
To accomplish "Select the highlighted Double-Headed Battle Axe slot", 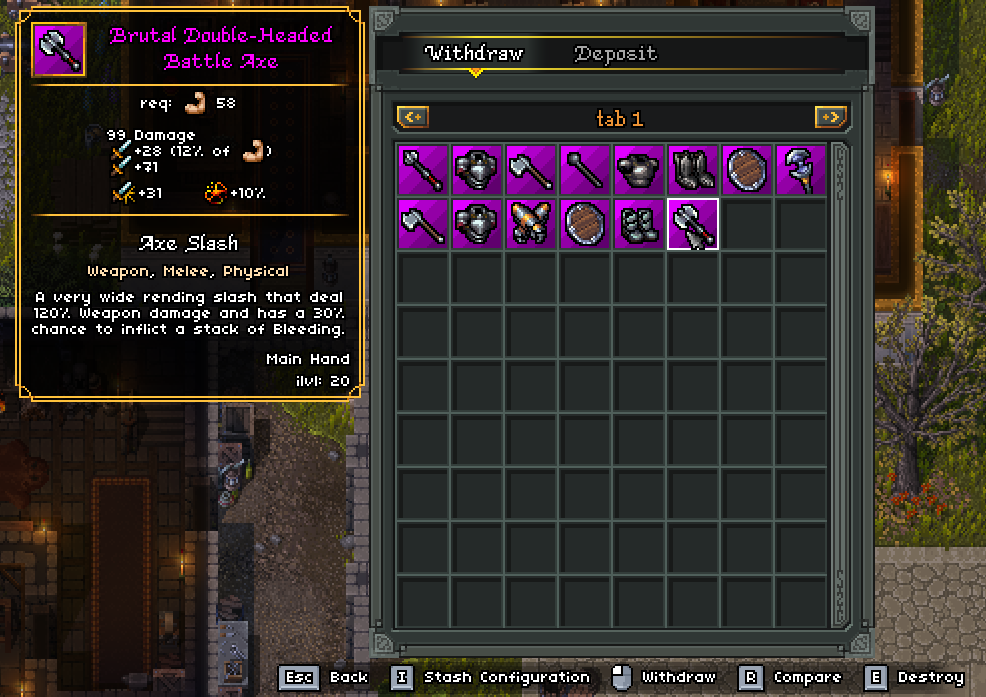I will (692, 224).
